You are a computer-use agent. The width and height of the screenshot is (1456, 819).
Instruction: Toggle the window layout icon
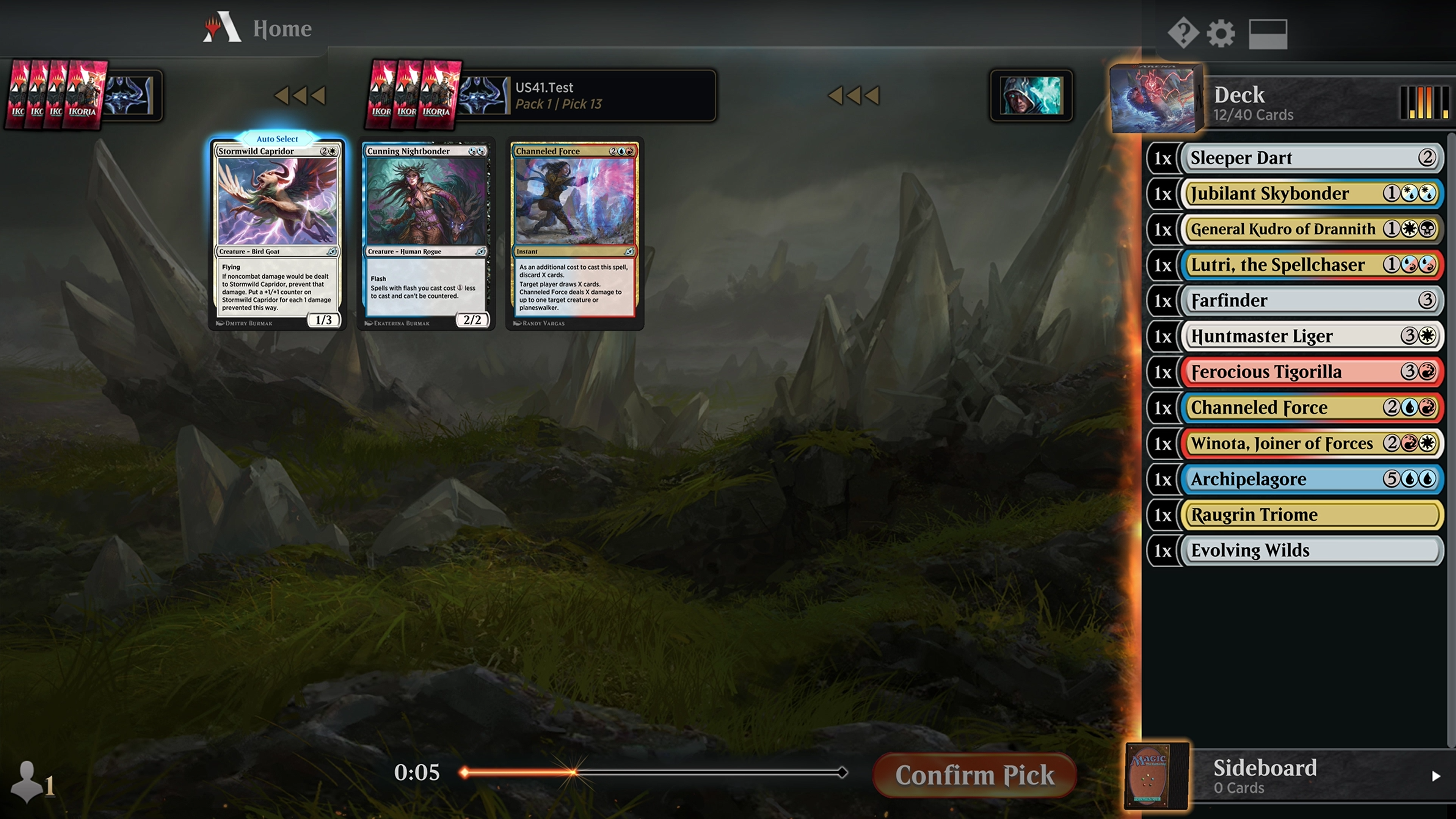(x=1267, y=34)
